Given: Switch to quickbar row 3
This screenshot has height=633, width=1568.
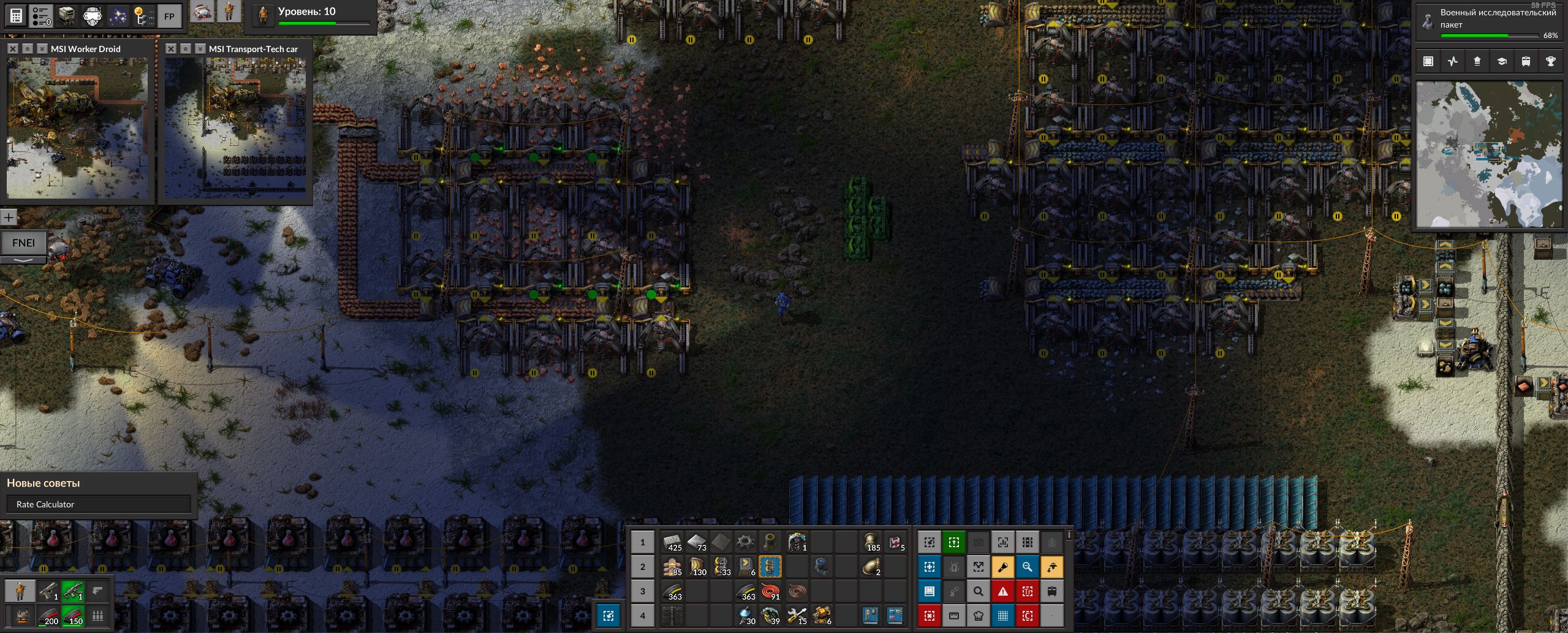Looking at the screenshot, I should coord(642,591).
